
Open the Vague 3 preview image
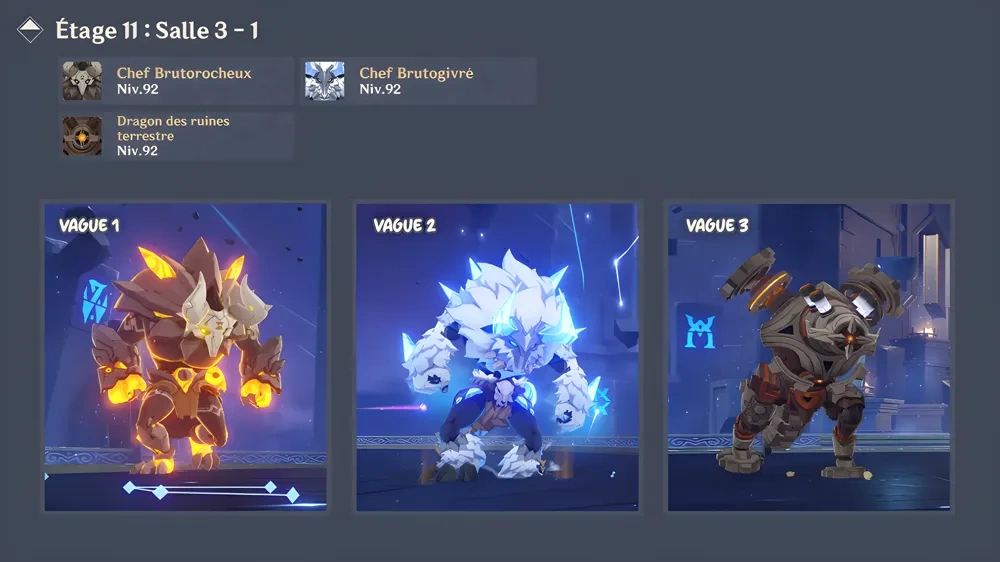[809, 357]
